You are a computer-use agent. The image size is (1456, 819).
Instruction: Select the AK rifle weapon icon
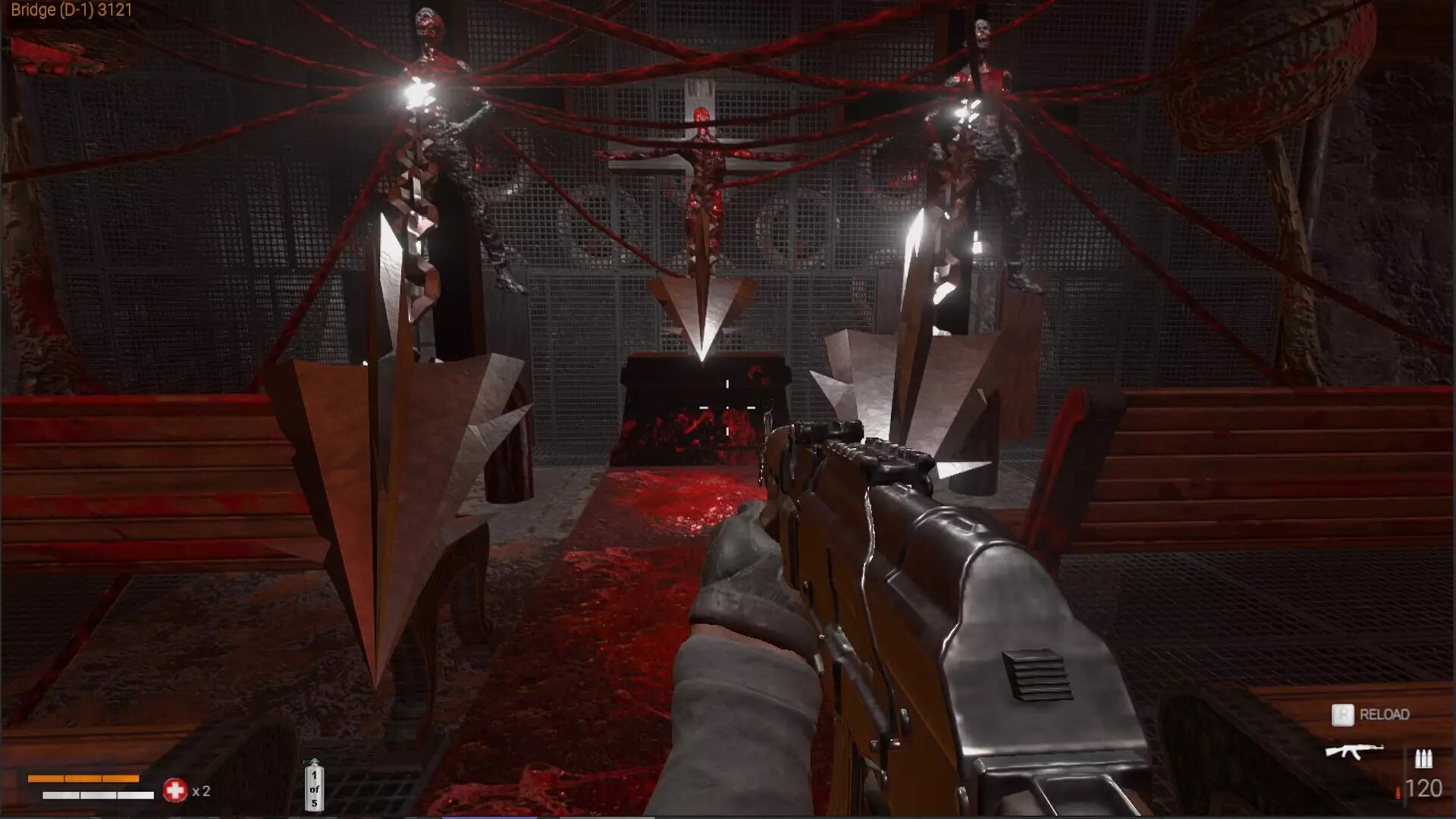pyautogui.click(x=1354, y=751)
